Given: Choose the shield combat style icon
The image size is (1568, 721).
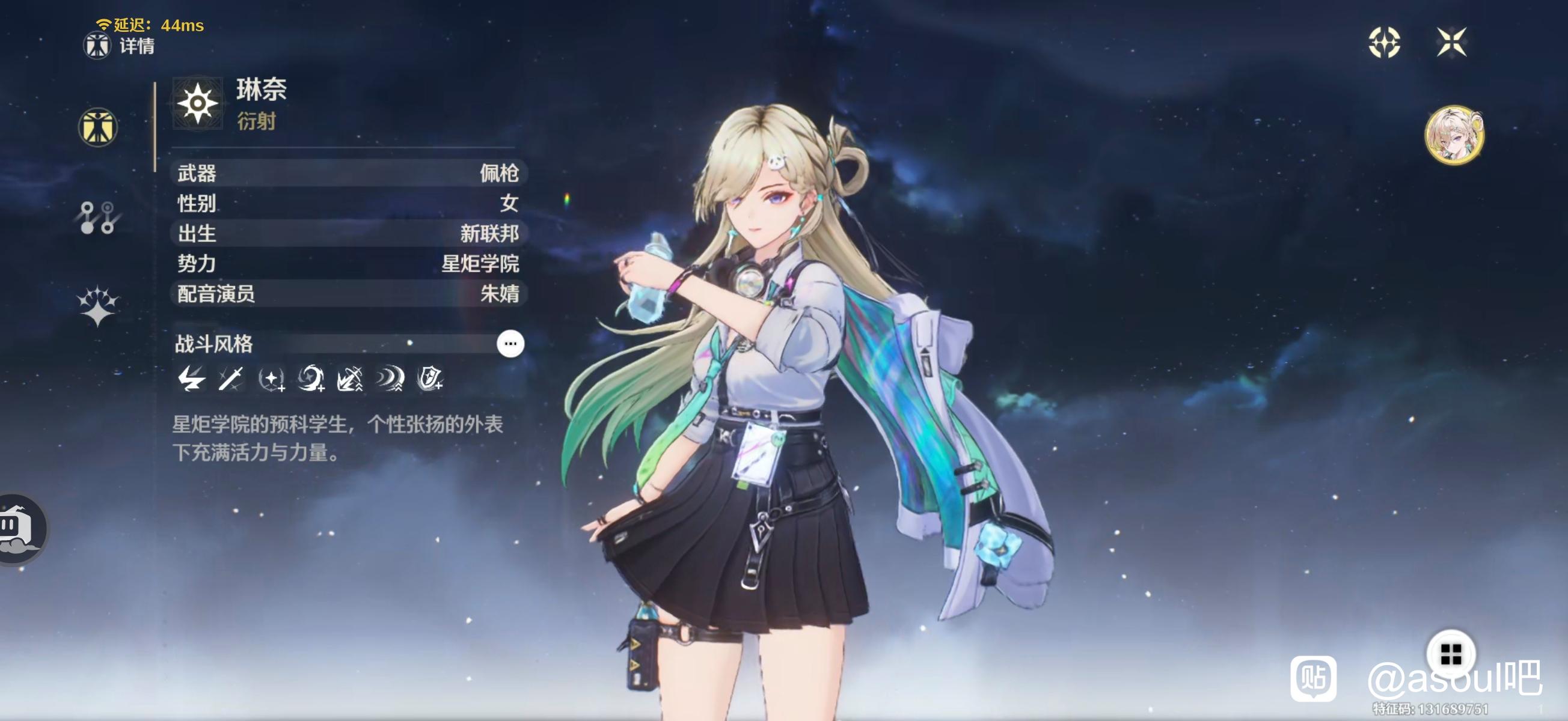Looking at the screenshot, I should click(x=430, y=379).
